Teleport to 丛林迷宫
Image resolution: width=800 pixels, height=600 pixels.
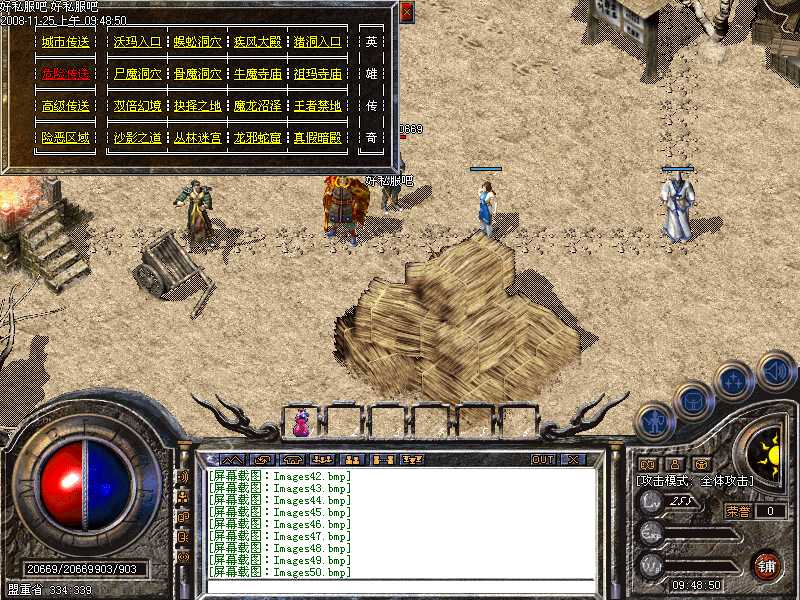pyautogui.click(x=197, y=138)
